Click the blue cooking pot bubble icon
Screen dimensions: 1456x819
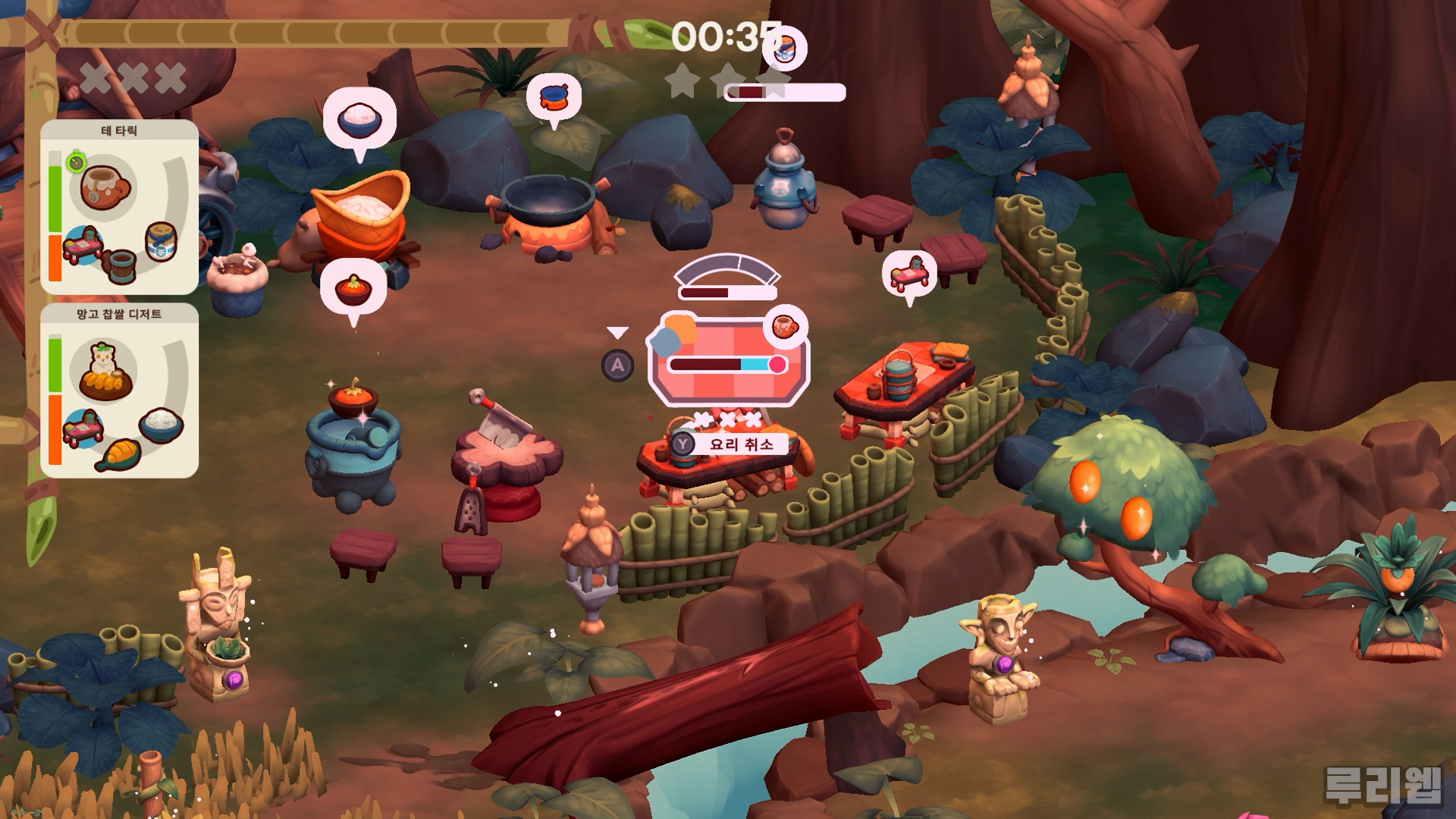point(554,98)
